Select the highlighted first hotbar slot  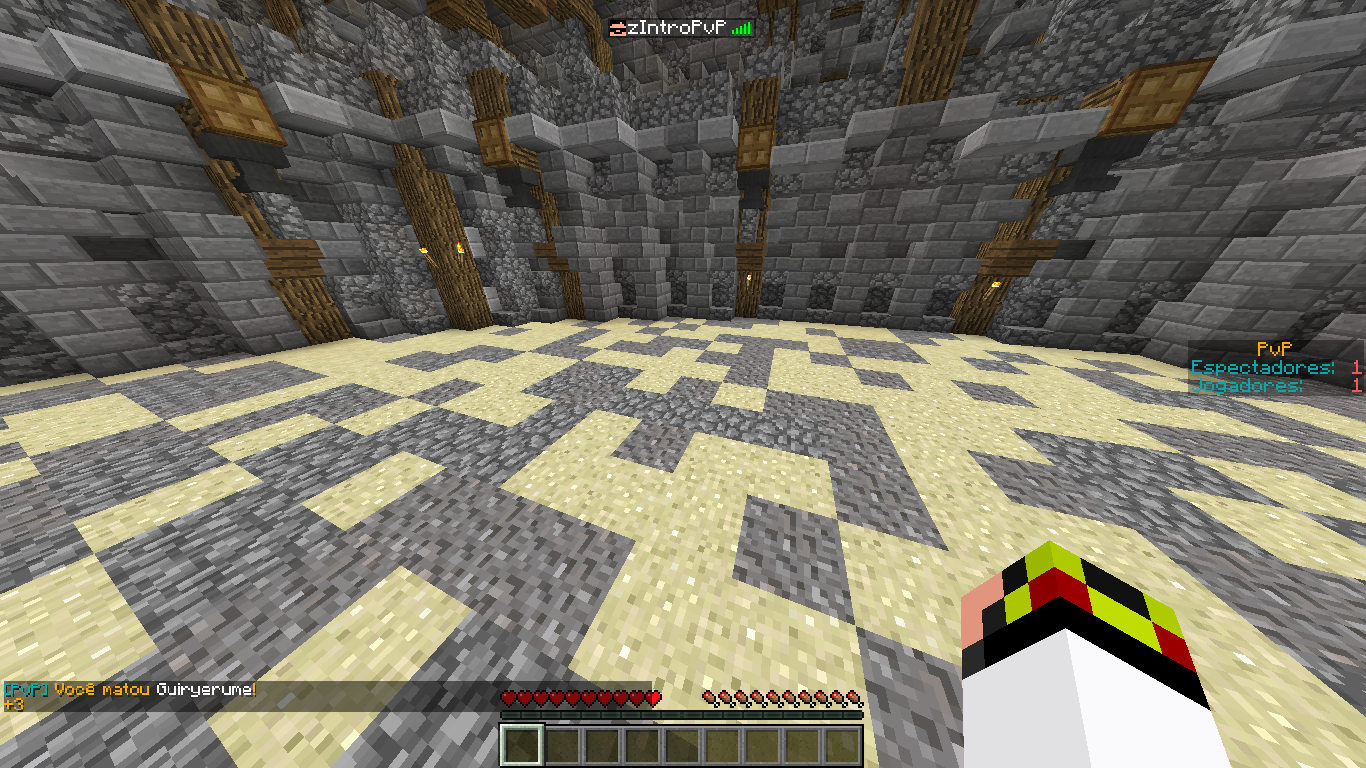tap(521, 745)
